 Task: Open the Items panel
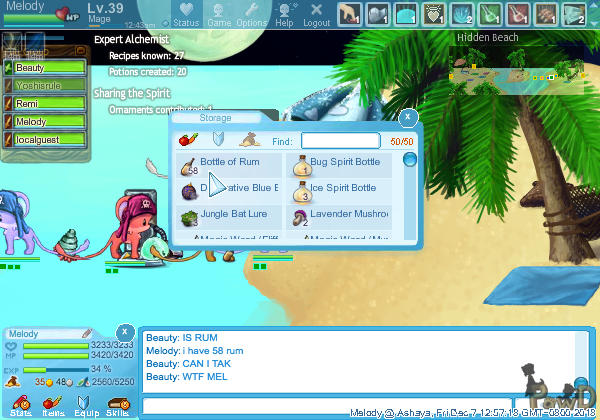[x=53, y=405]
